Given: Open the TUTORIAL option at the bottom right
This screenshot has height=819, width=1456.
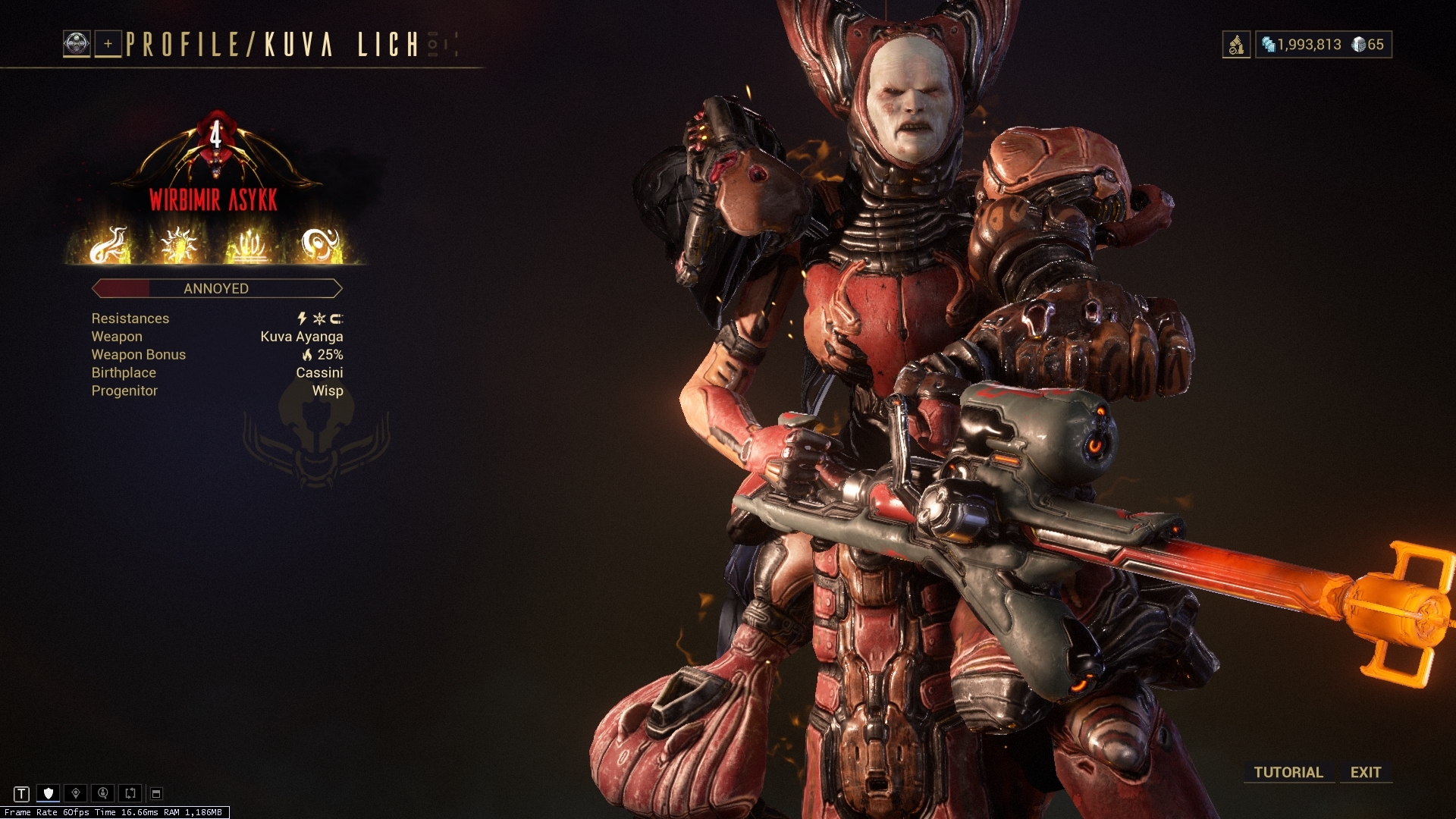Looking at the screenshot, I should (1288, 772).
